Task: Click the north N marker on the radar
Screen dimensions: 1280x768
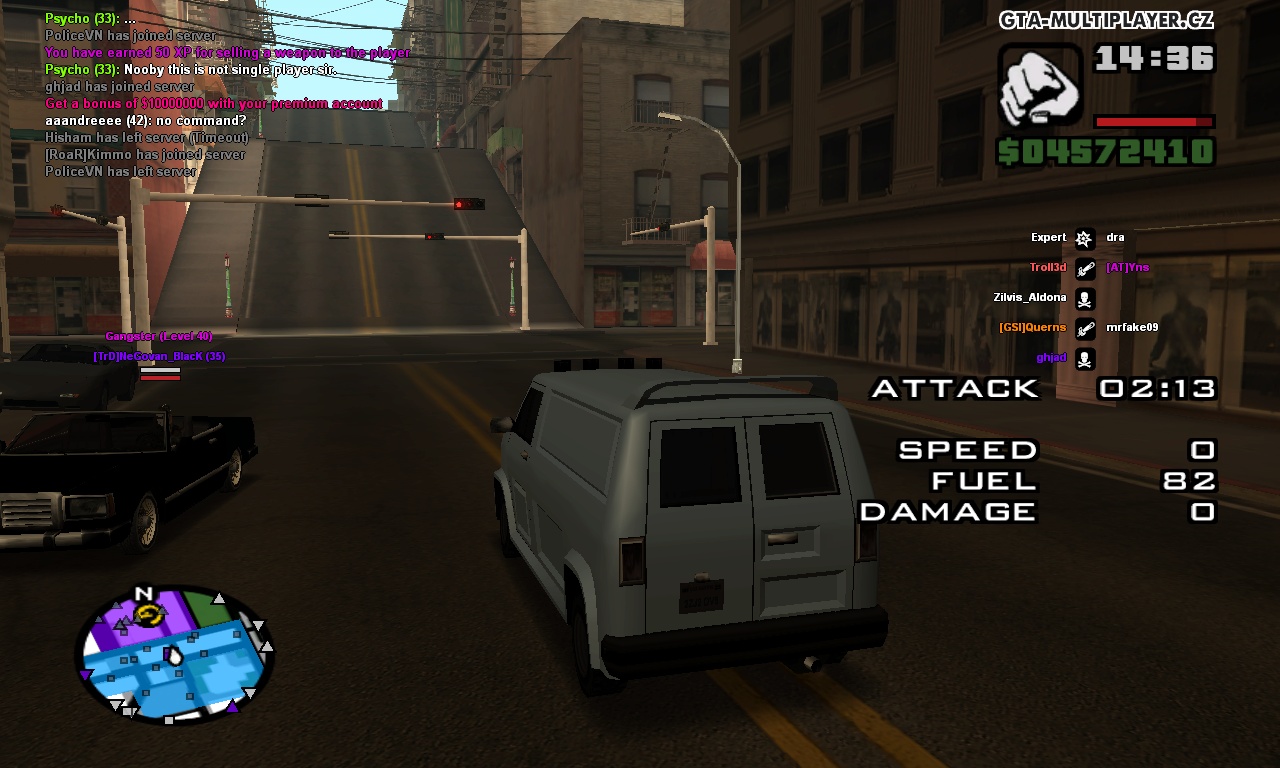Action: click(x=143, y=593)
